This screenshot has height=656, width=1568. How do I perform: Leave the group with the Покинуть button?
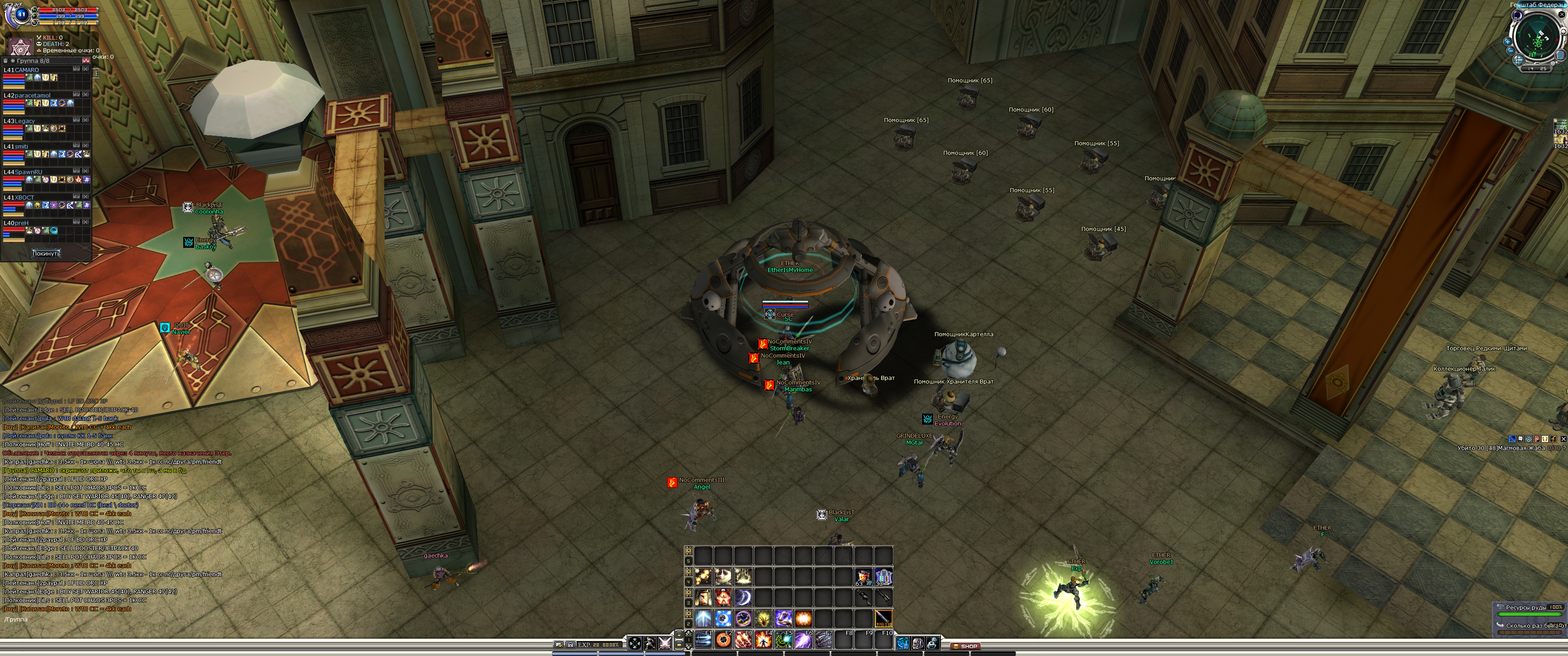(x=46, y=253)
